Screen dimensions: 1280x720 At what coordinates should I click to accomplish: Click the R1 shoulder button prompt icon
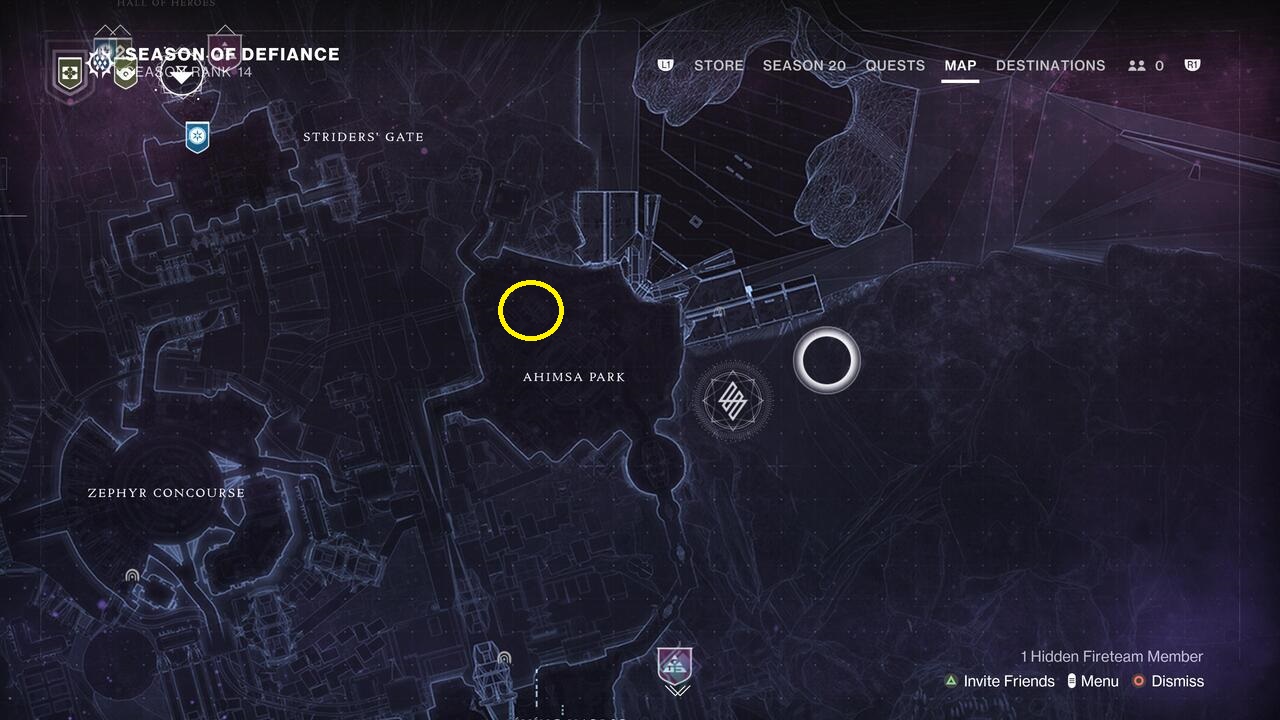(x=1192, y=64)
